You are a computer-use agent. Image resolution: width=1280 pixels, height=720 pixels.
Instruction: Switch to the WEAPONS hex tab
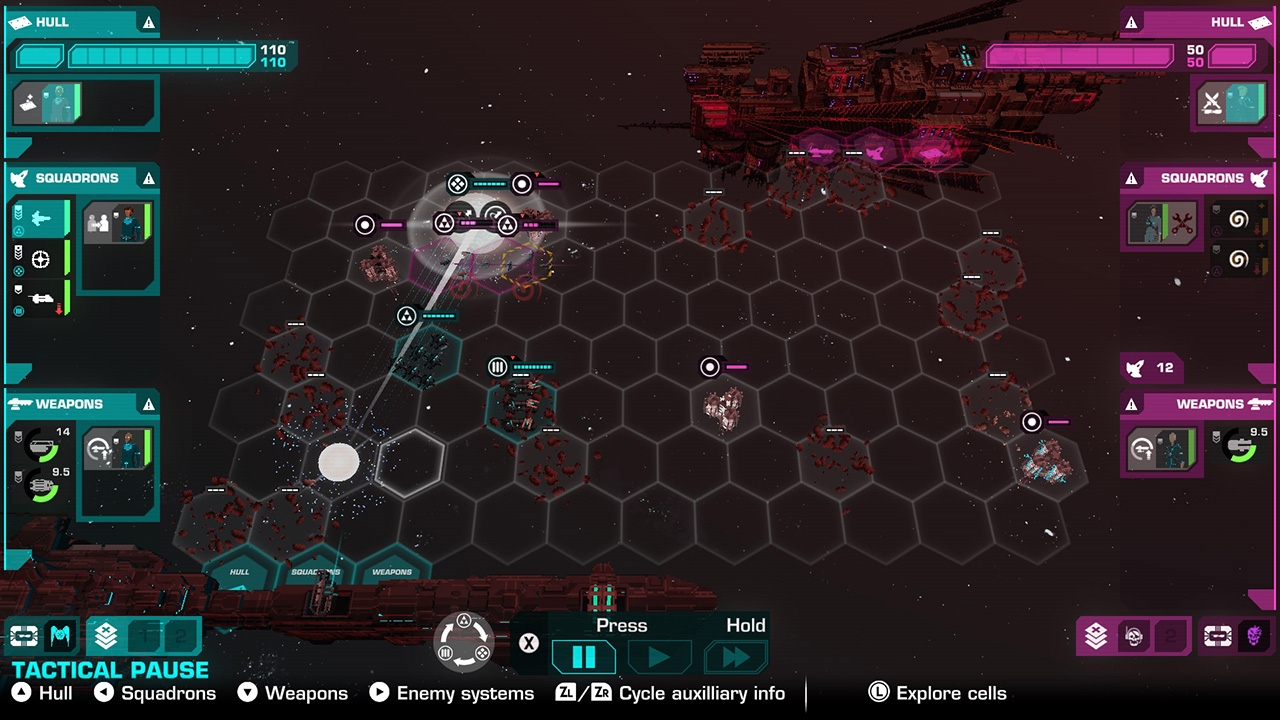tap(394, 572)
